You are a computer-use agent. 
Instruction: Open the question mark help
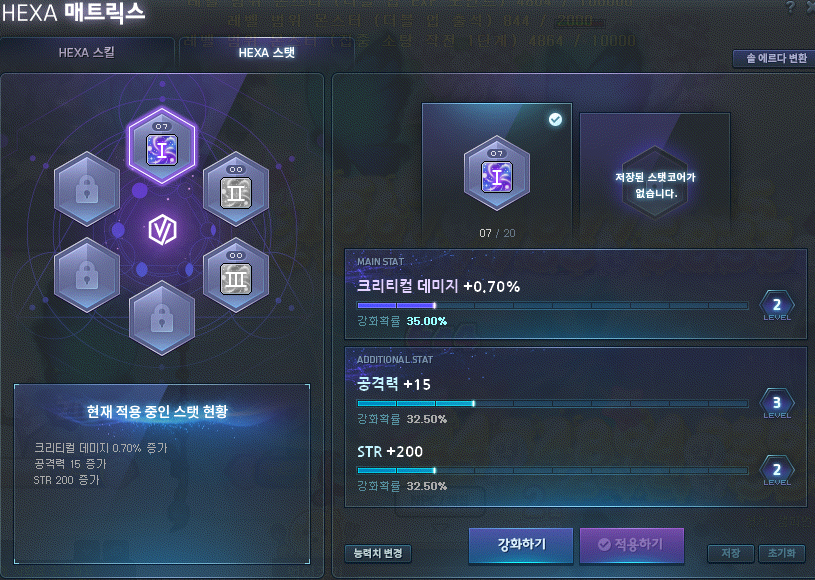tap(789, 8)
